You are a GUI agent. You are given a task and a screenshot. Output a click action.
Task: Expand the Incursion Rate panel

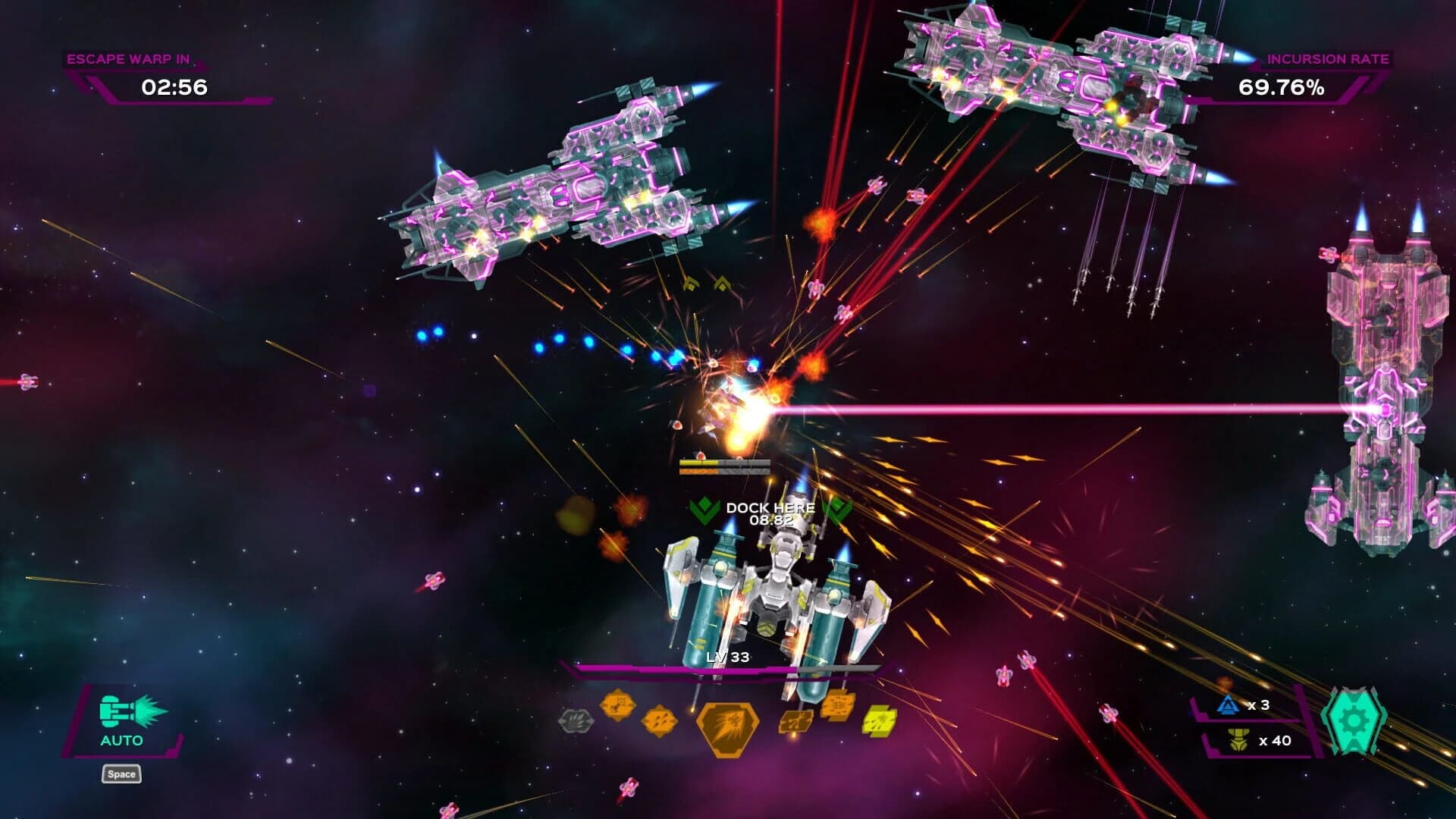pyautogui.click(x=1329, y=57)
